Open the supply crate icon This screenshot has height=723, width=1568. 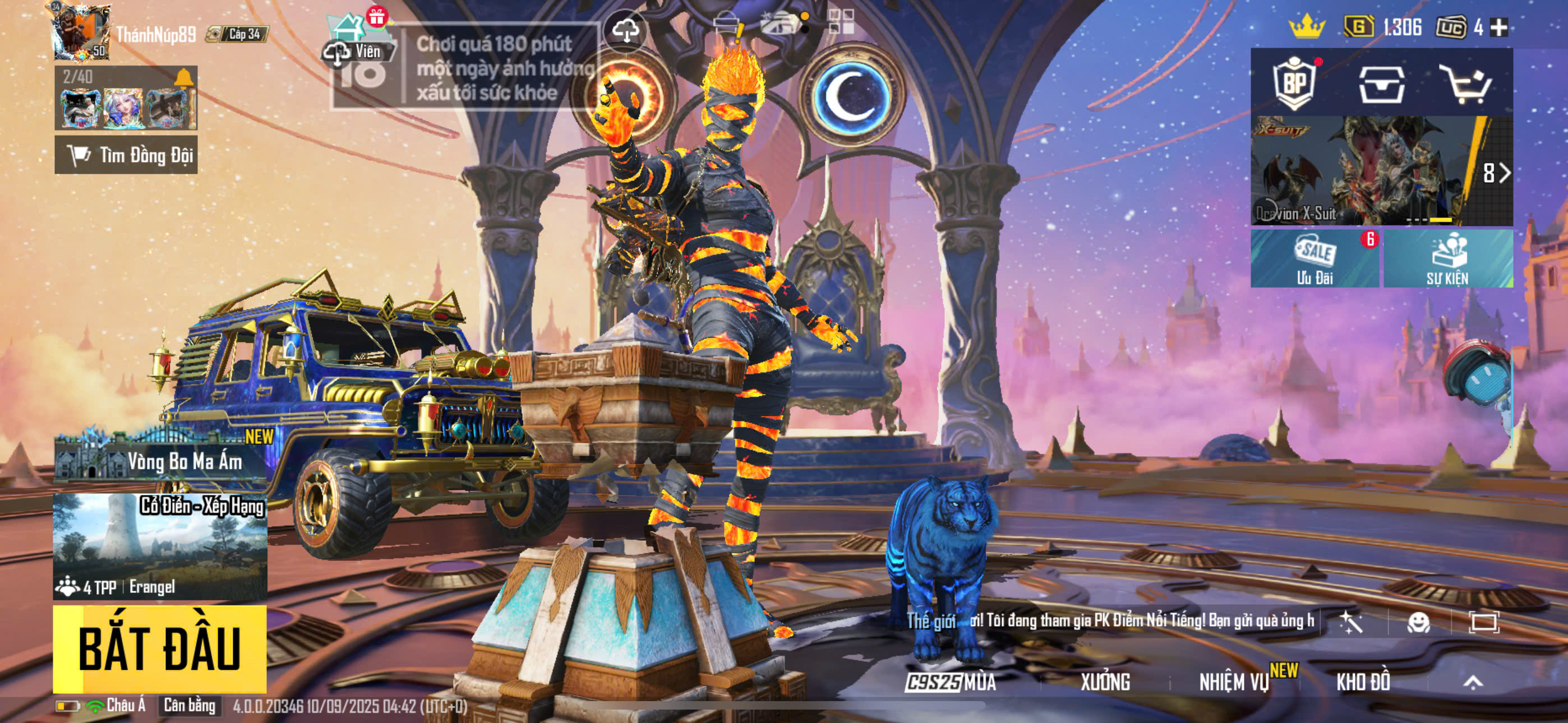(x=1382, y=84)
